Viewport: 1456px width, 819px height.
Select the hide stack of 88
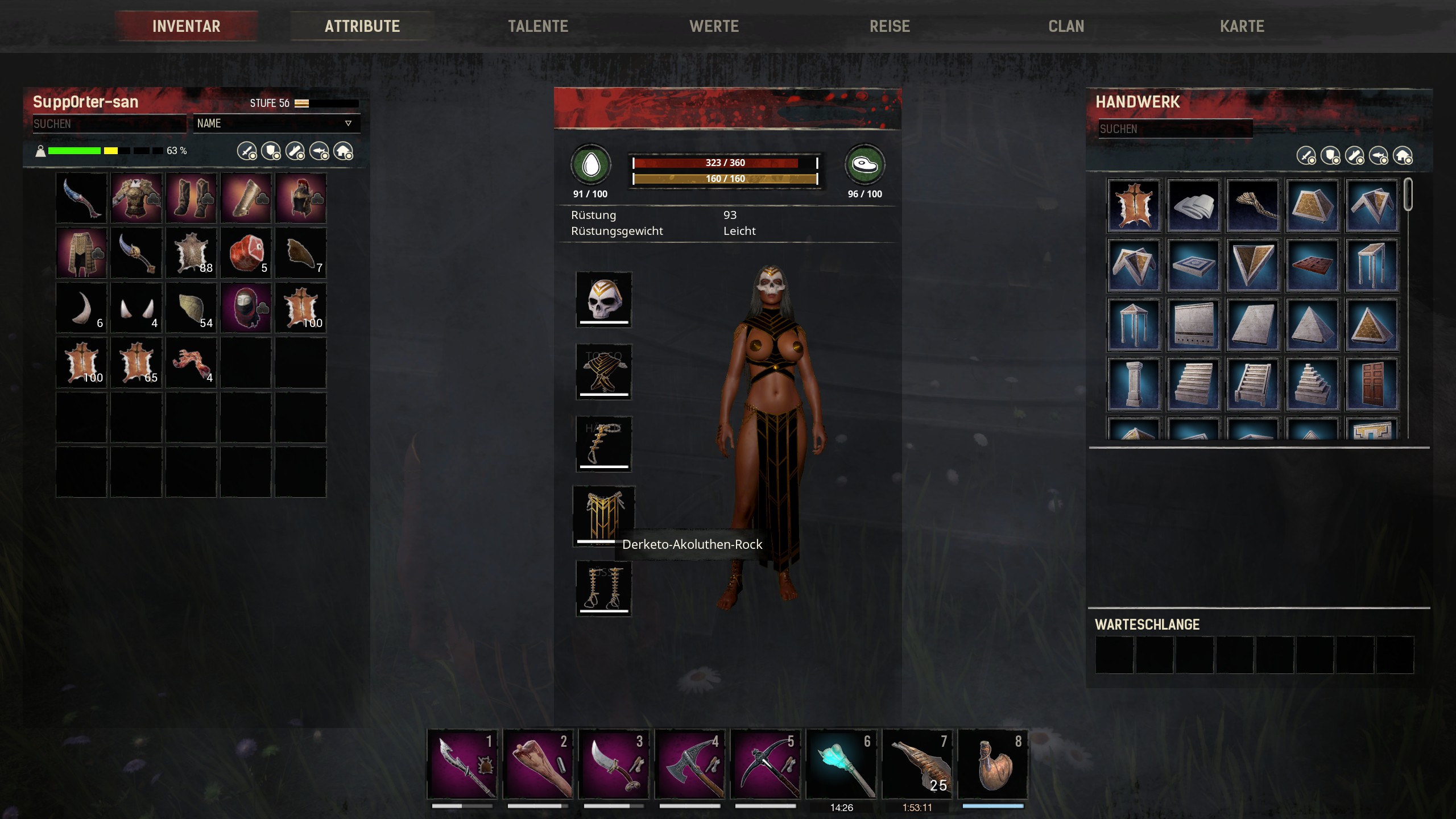pyautogui.click(x=191, y=253)
